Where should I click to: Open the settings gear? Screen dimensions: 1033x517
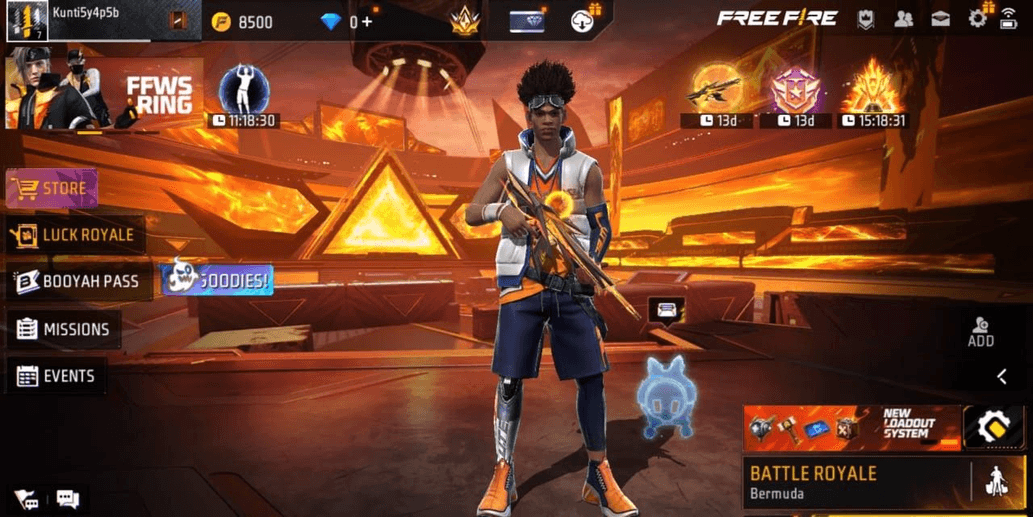[x=977, y=18]
